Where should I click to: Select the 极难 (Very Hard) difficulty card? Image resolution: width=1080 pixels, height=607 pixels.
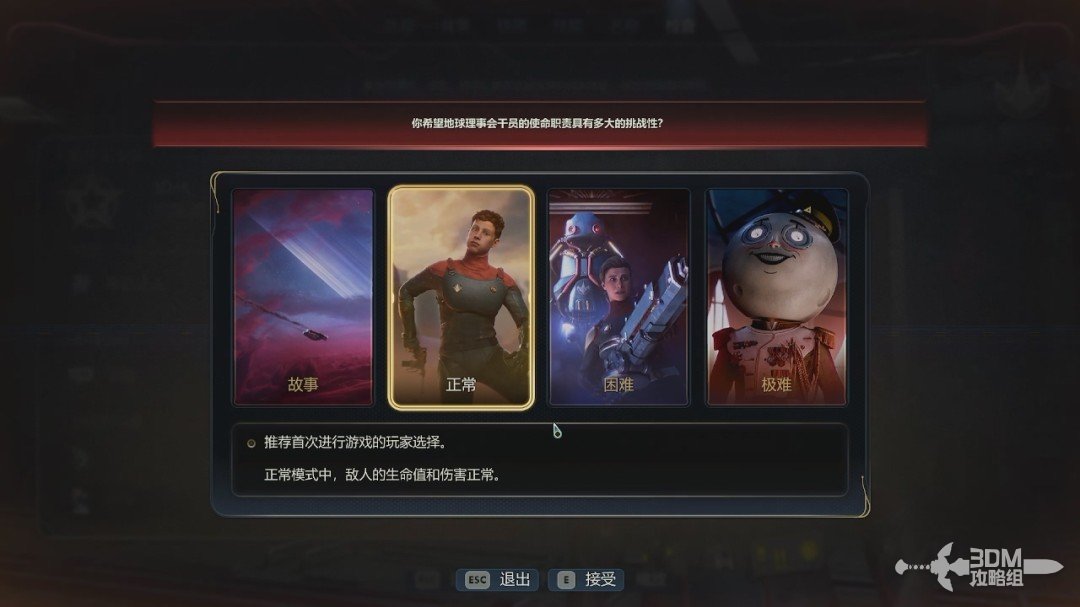776,297
